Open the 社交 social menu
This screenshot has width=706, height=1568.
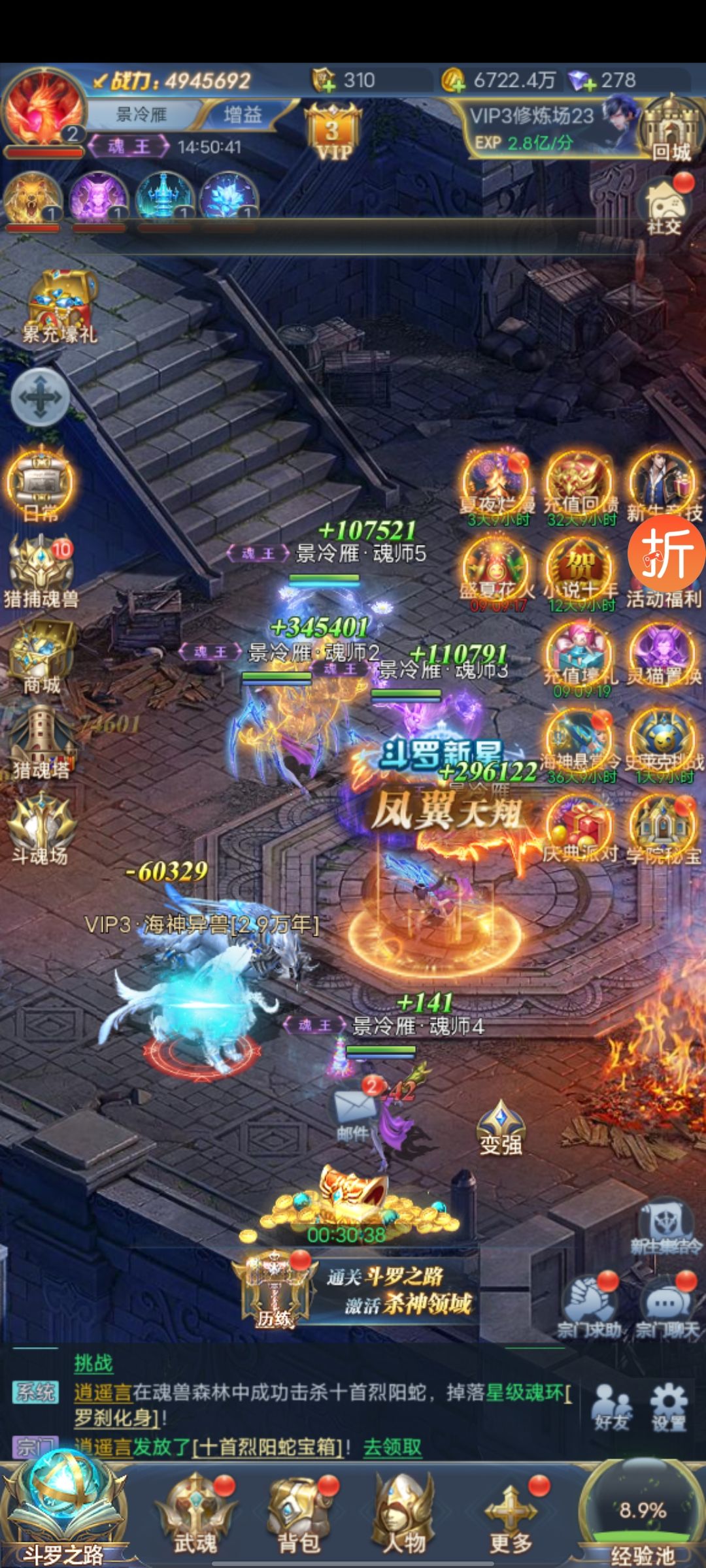[665, 206]
